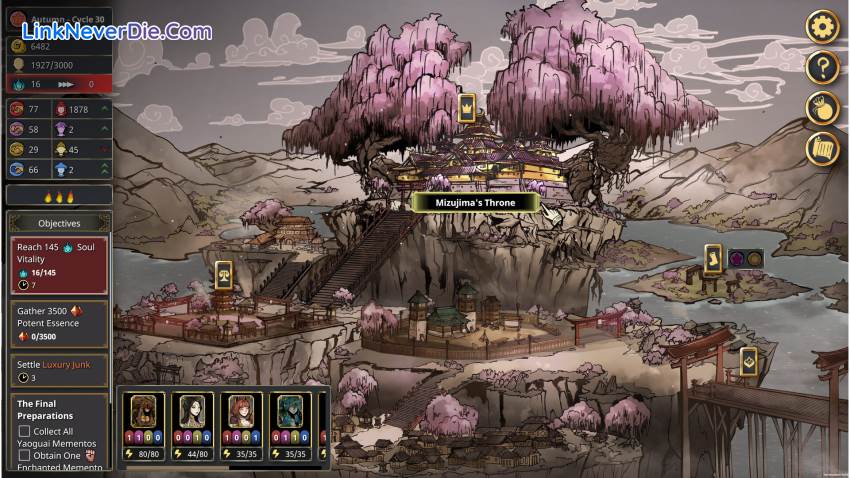Select the dark-haired character card with 44/80 energy

(191, 424)
